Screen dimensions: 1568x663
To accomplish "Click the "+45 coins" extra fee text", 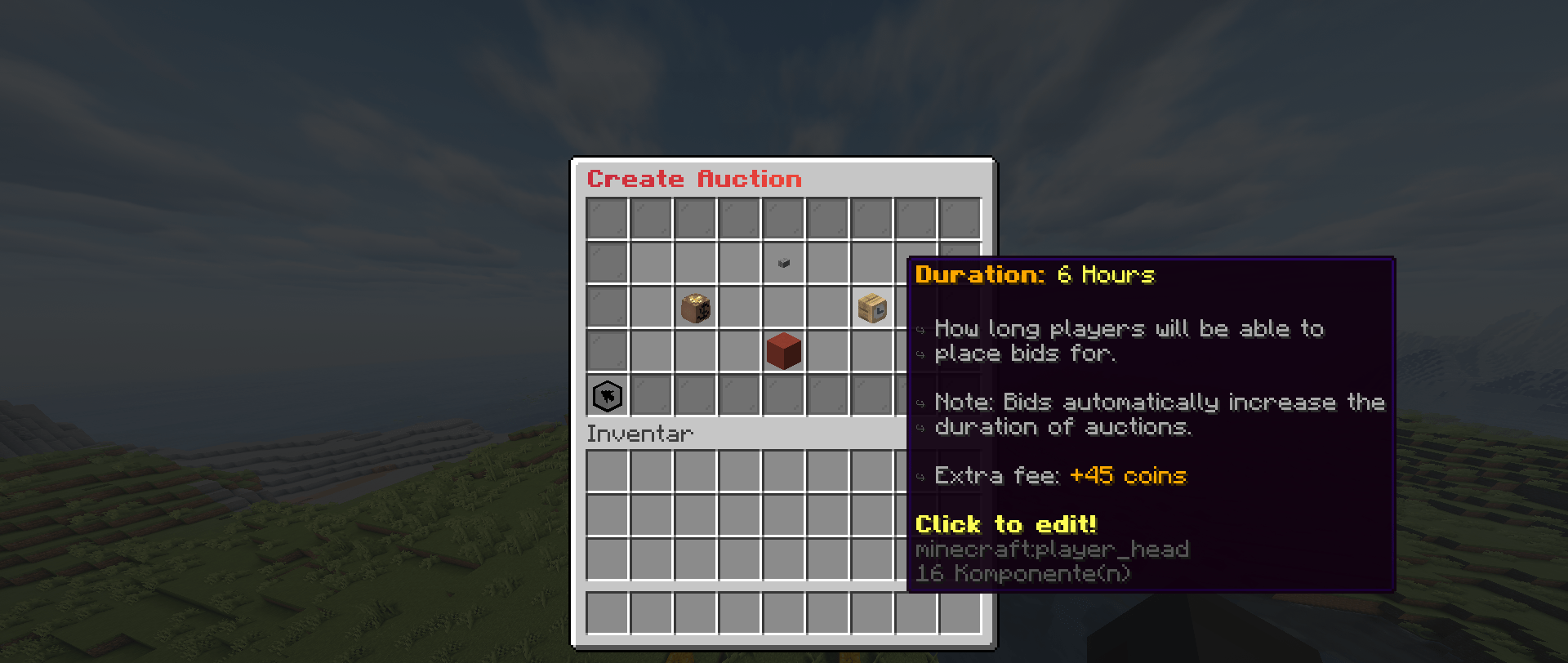I will coord(1128,476).
